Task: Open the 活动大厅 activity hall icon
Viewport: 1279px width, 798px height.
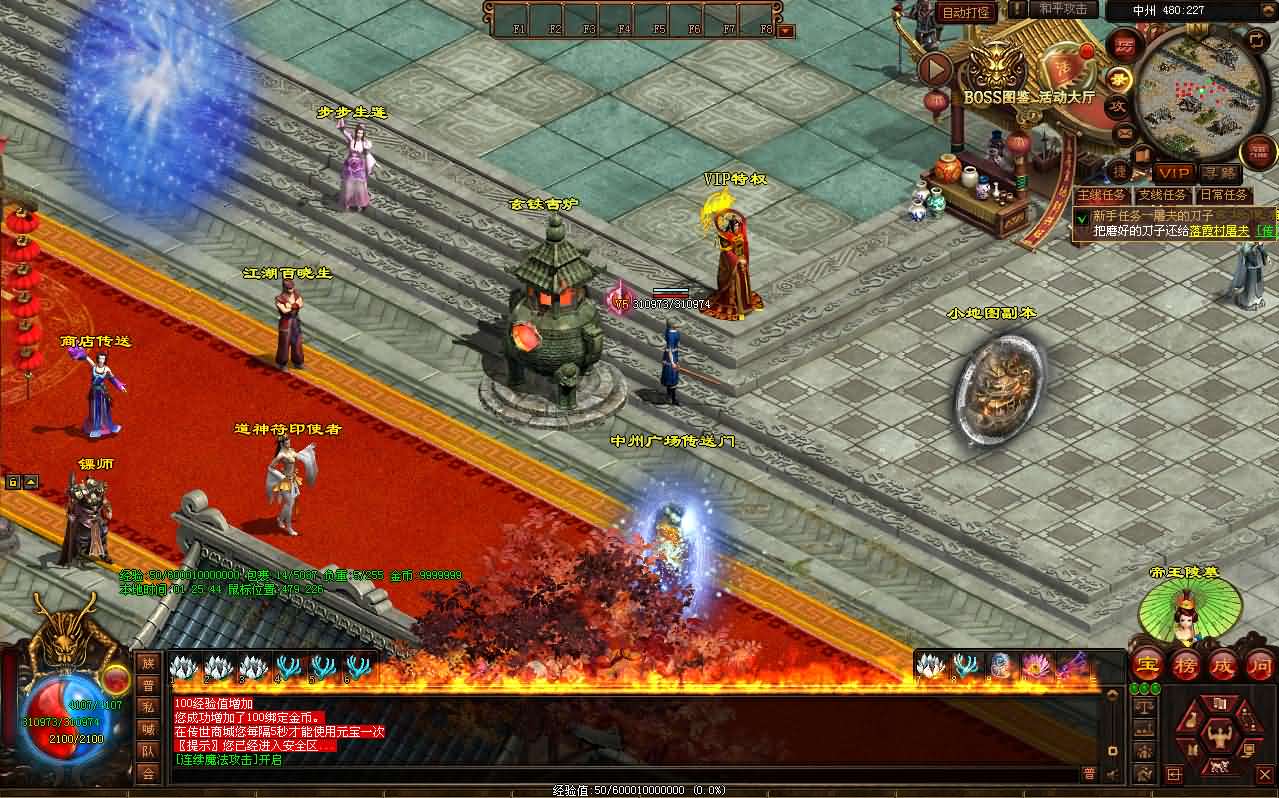Action: pyautogui.click(x=1062, y=68)
